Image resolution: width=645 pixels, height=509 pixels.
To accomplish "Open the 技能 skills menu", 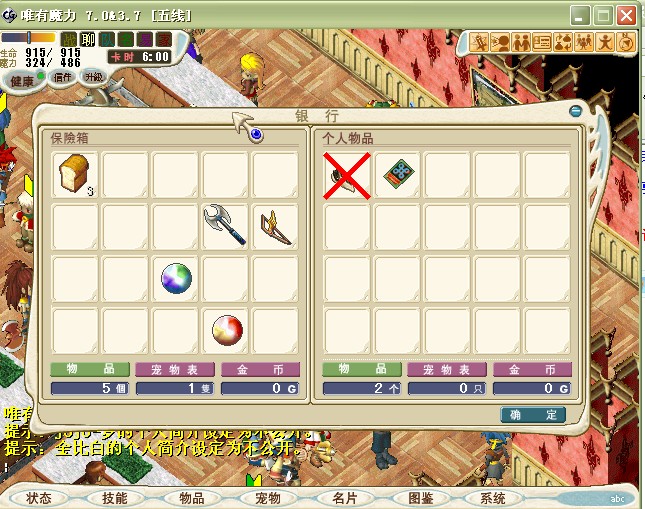I will [x=115, y=498].
